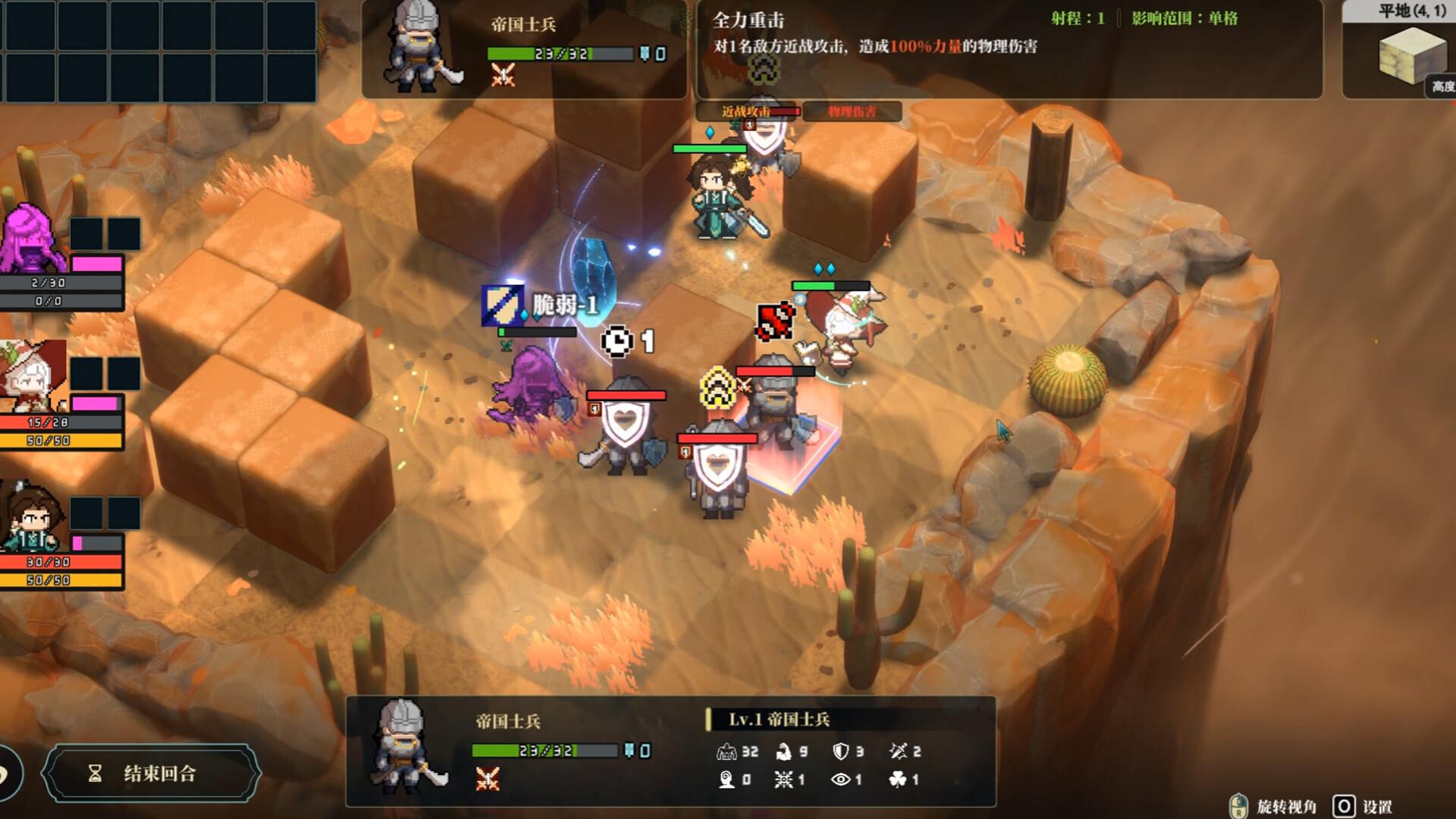The image size is (1456, 819).
Task: Choose the brown-haired swordsman portrait
Action: point(32,517)
